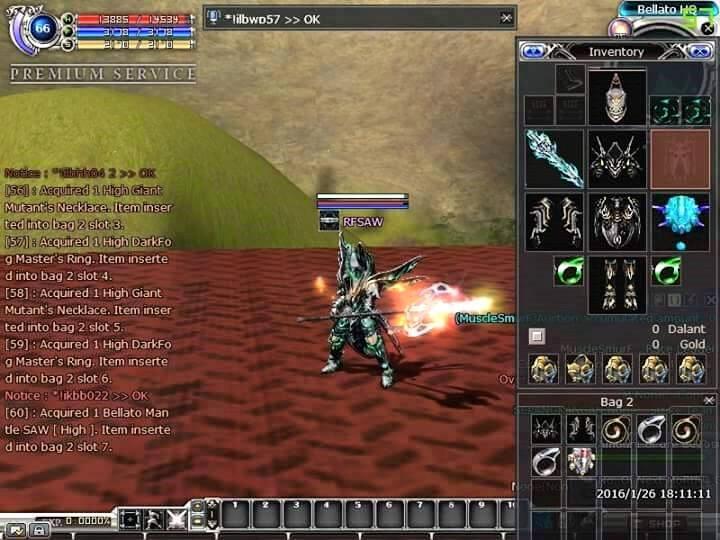Select the glowing blue shield slot

tap(680, 220)
